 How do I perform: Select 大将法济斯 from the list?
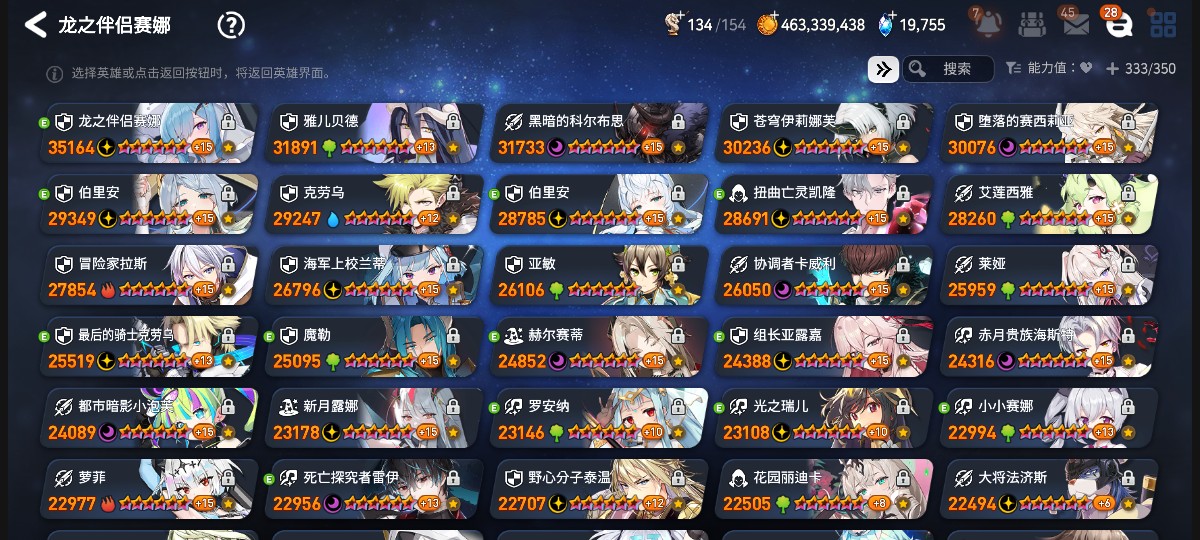tap(1050, 489)
